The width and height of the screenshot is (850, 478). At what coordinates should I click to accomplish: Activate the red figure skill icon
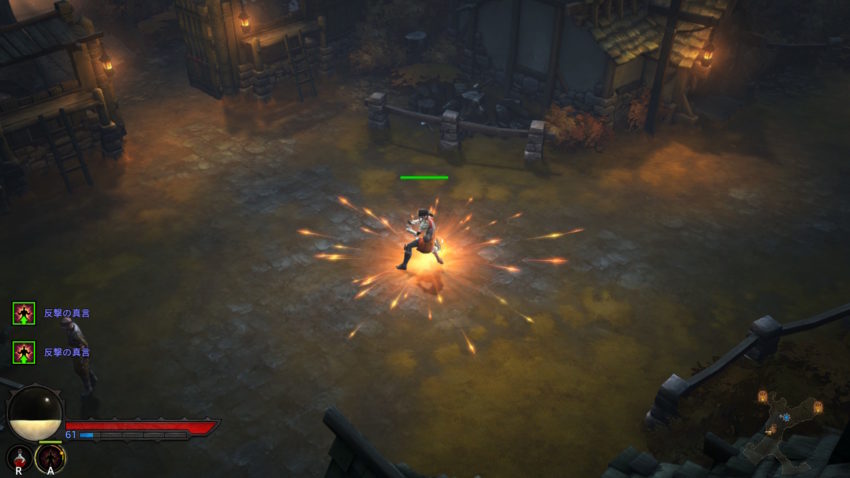(50, 458)
